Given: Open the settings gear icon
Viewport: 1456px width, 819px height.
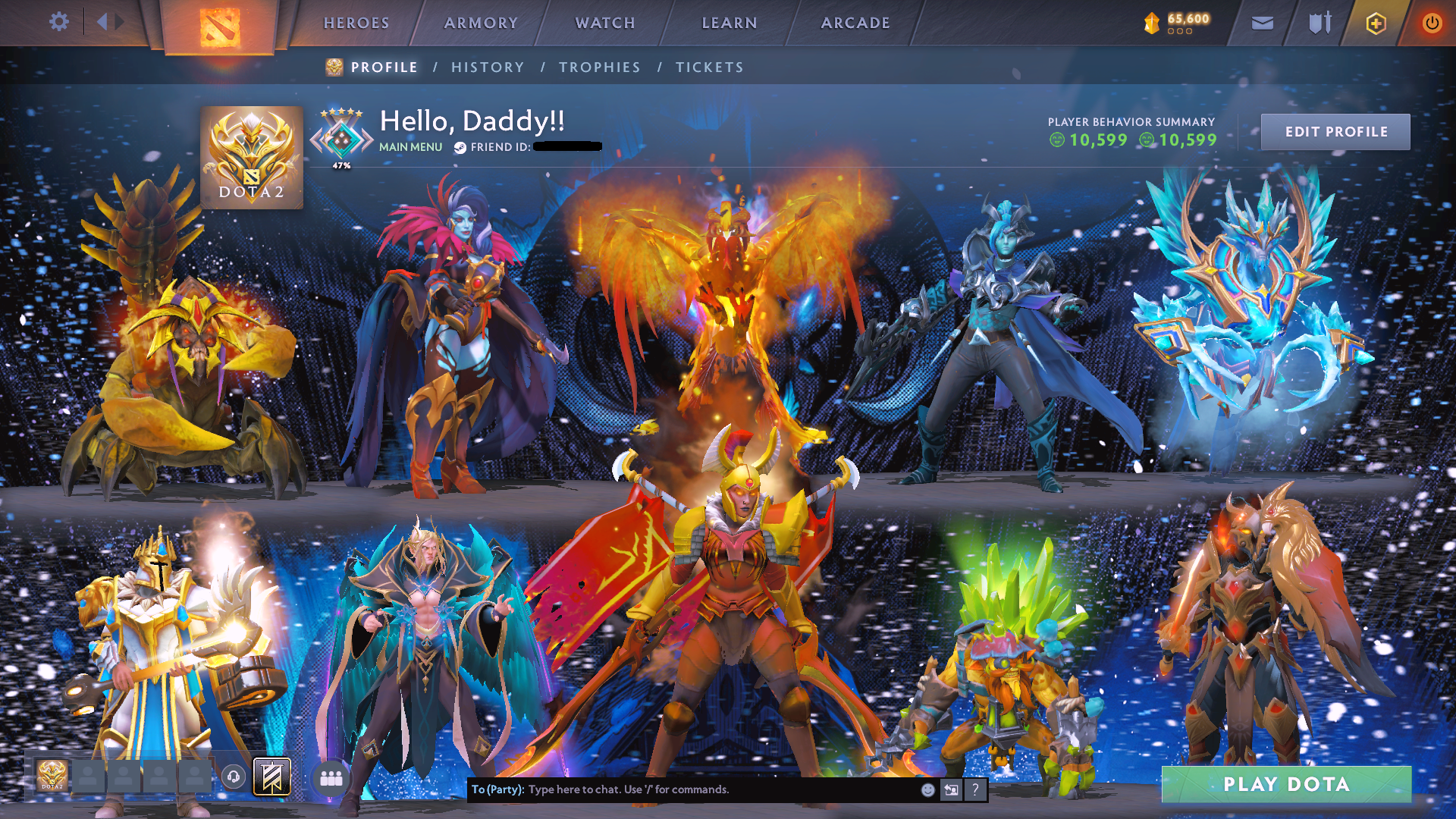Looking at the screenshot, I should coord(59,22).
